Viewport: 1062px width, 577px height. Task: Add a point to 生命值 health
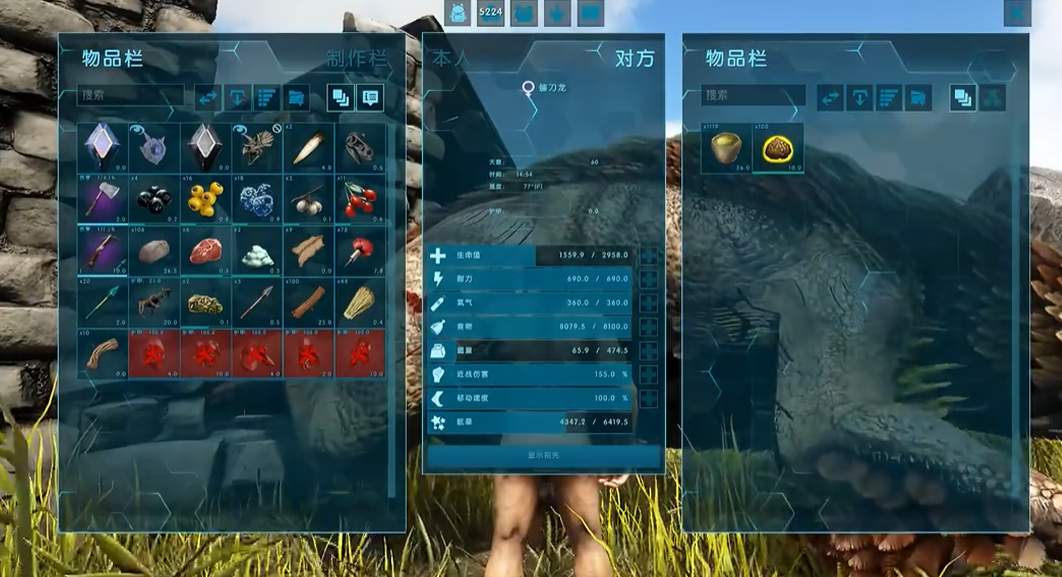click(x=649, y=256)
